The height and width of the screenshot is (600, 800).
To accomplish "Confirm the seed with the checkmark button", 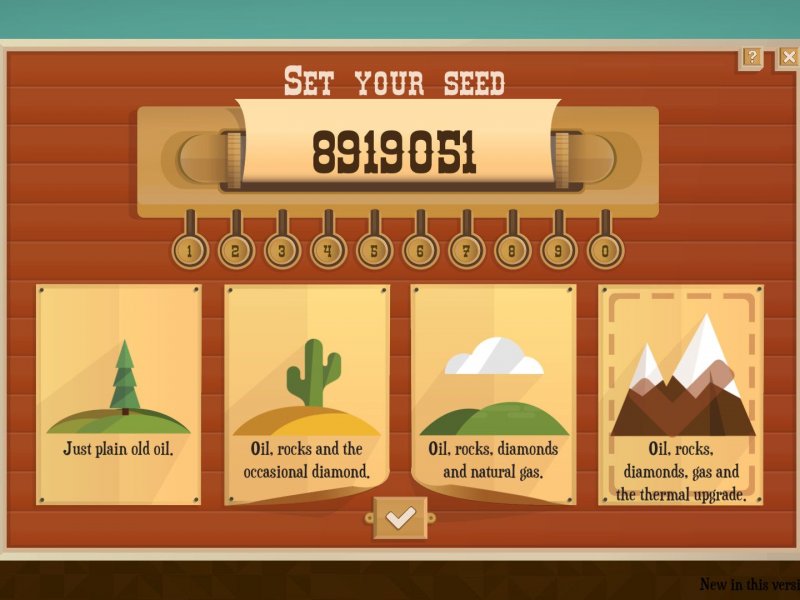I will point(400,517).
